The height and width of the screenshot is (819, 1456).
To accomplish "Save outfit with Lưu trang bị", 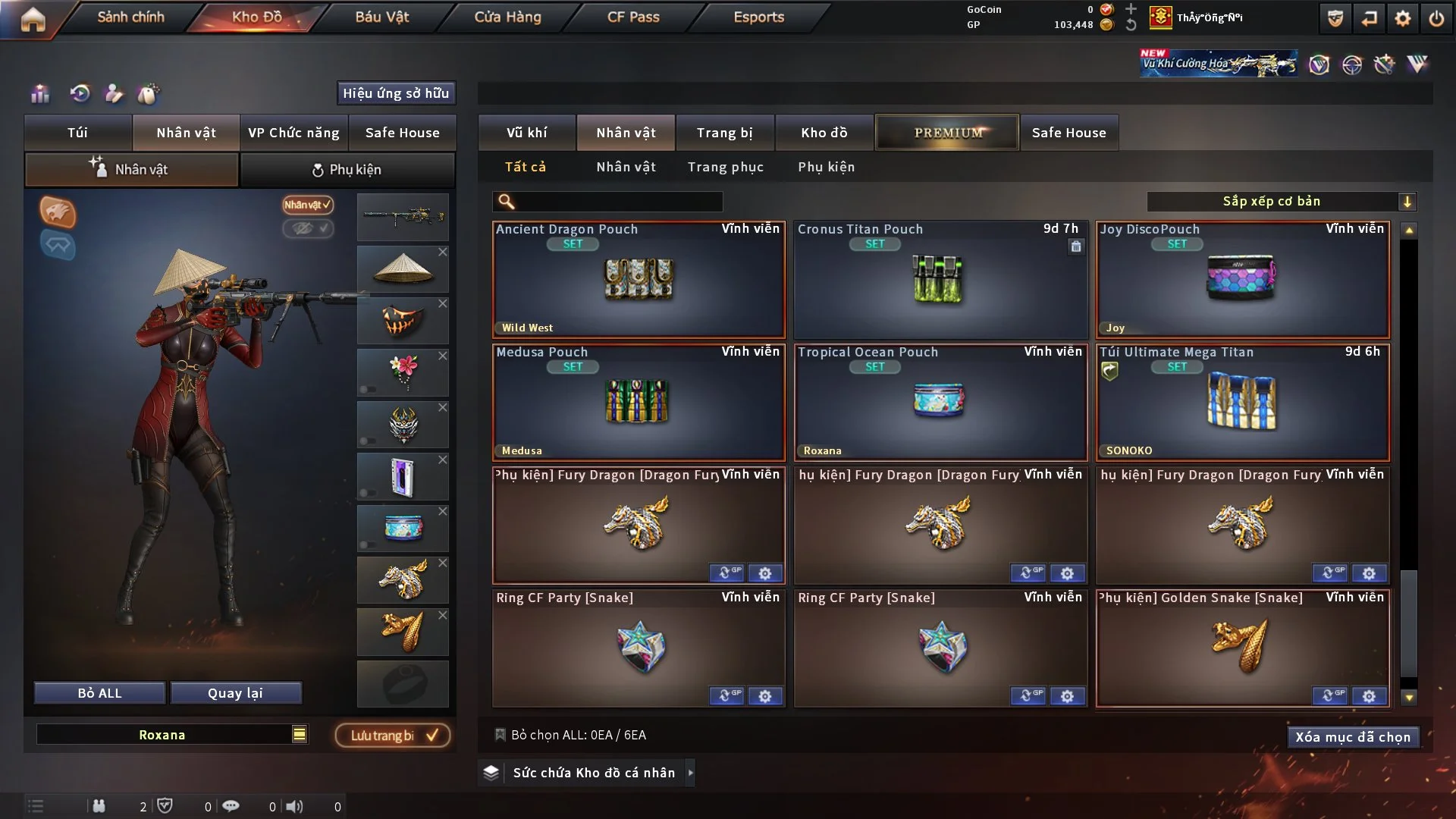I will tap(392, 736).
